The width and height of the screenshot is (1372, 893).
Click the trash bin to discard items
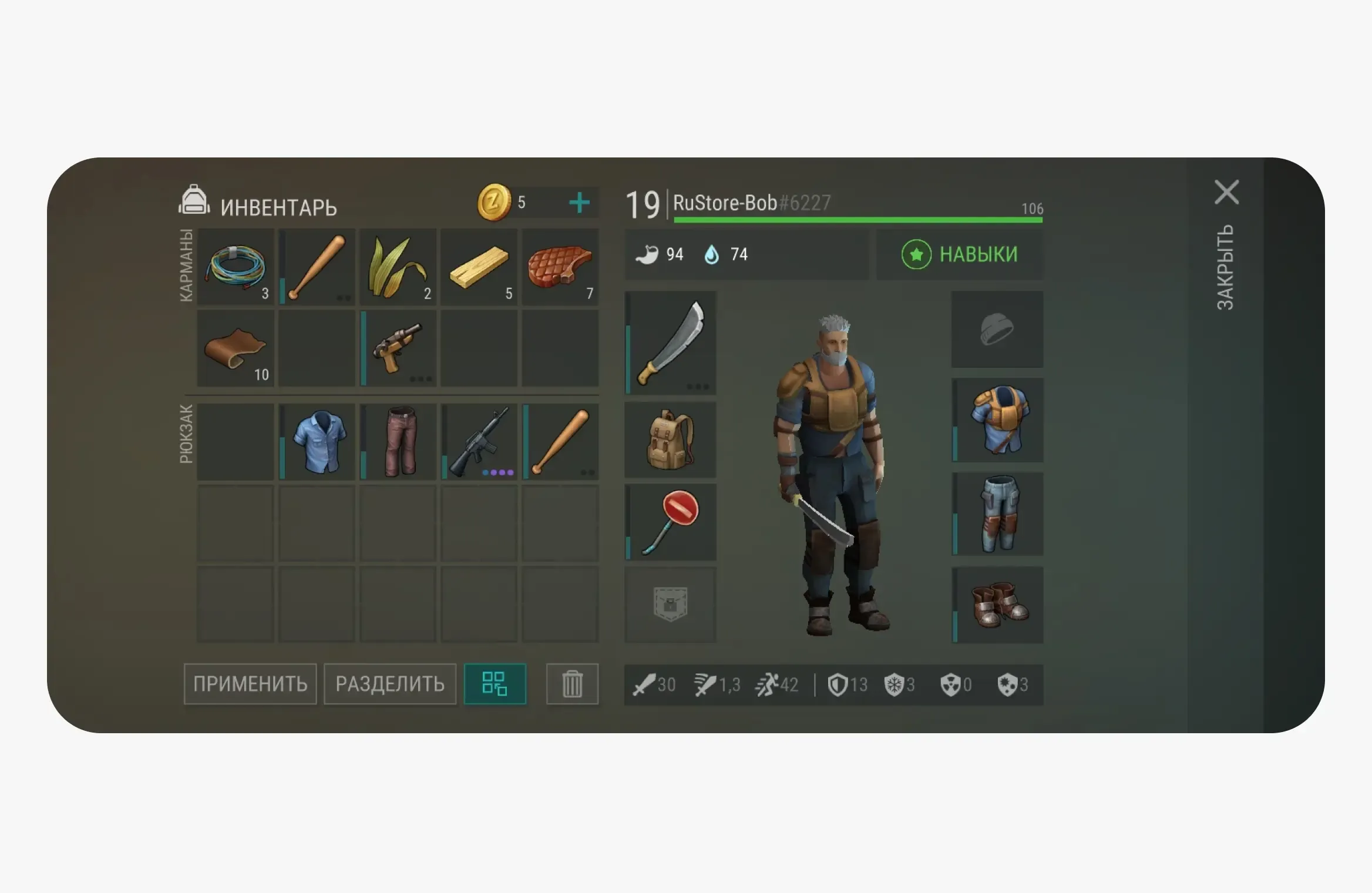tap(572, 684)
